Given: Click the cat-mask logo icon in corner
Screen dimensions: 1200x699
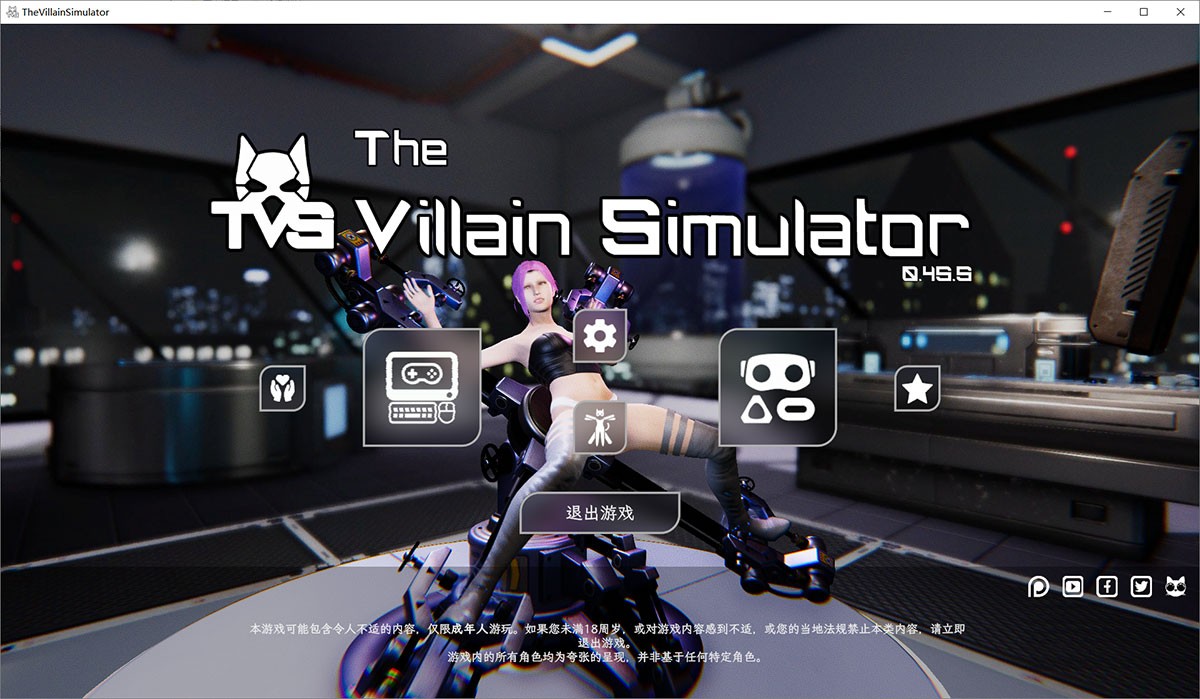Looking at the screenshot, I should point(1176,587).
